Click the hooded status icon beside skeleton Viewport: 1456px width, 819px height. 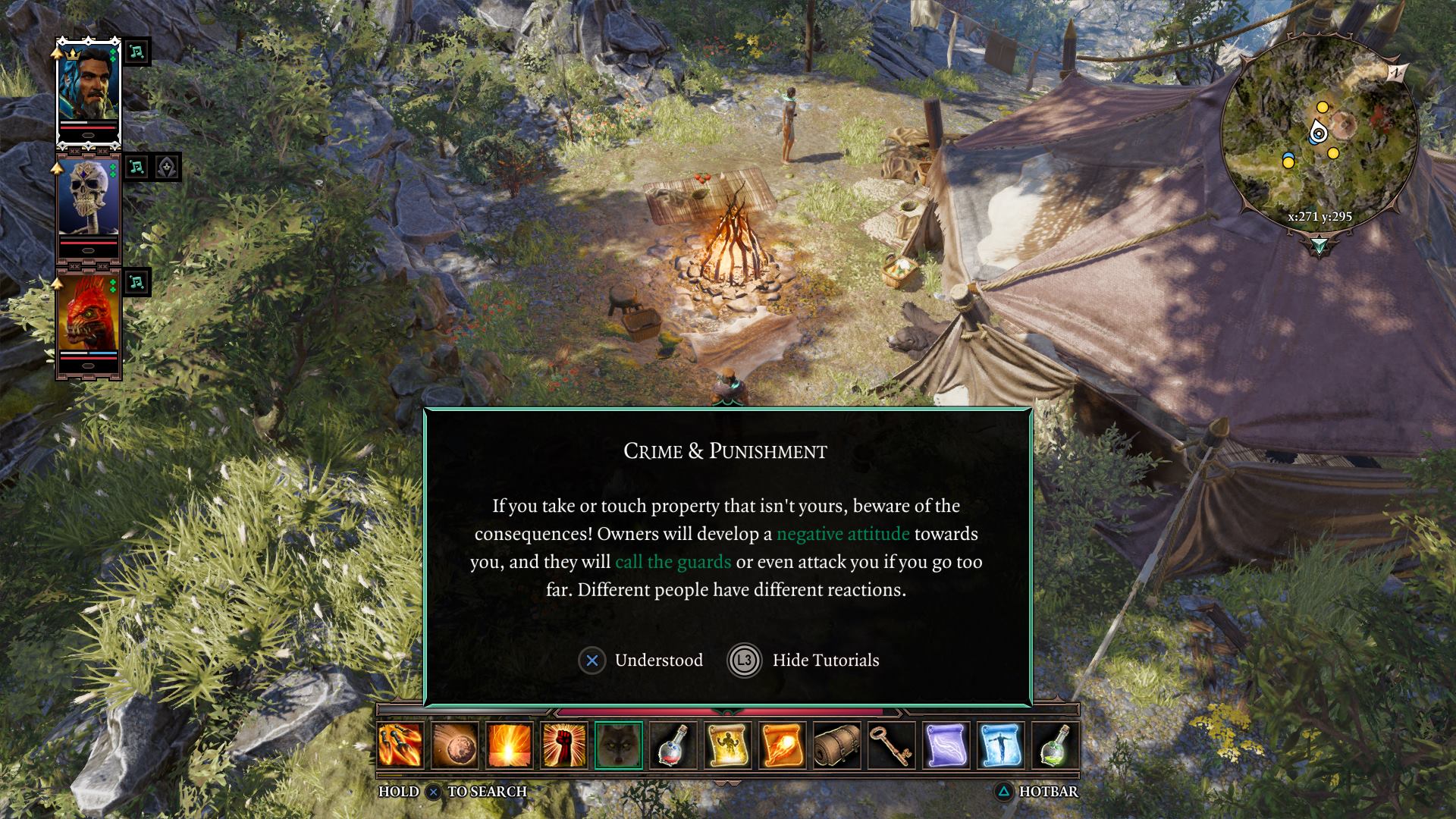tap(167, 167)
